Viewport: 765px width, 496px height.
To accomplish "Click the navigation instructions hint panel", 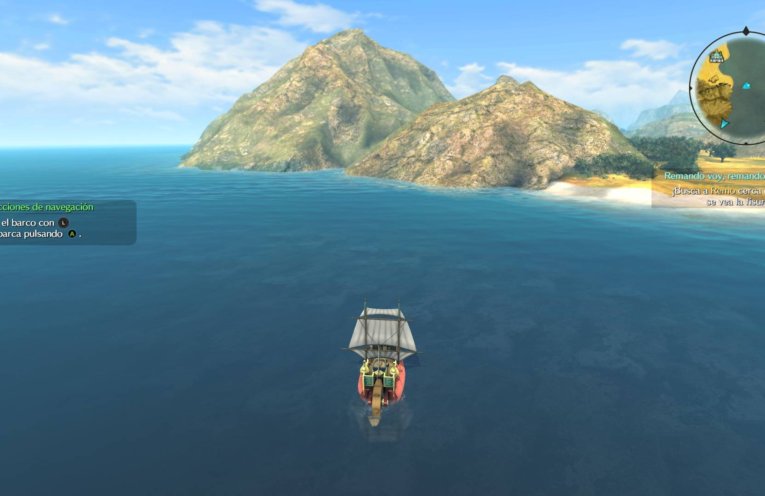I will coord(63,221).
